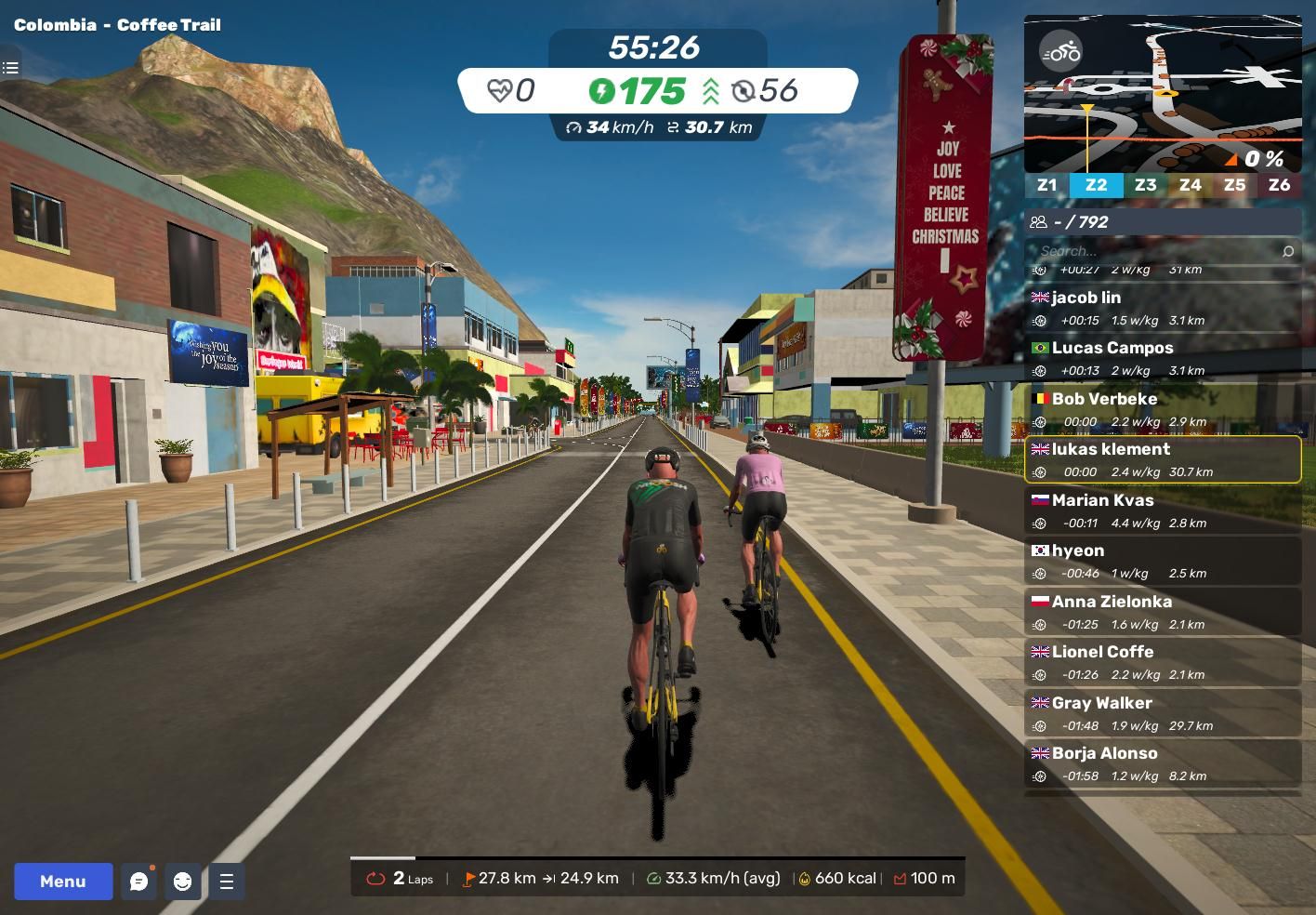The width and height of the screenshot is (1316, 915).
Task: Open the emoji reactions button
Action: pos(183,882)
